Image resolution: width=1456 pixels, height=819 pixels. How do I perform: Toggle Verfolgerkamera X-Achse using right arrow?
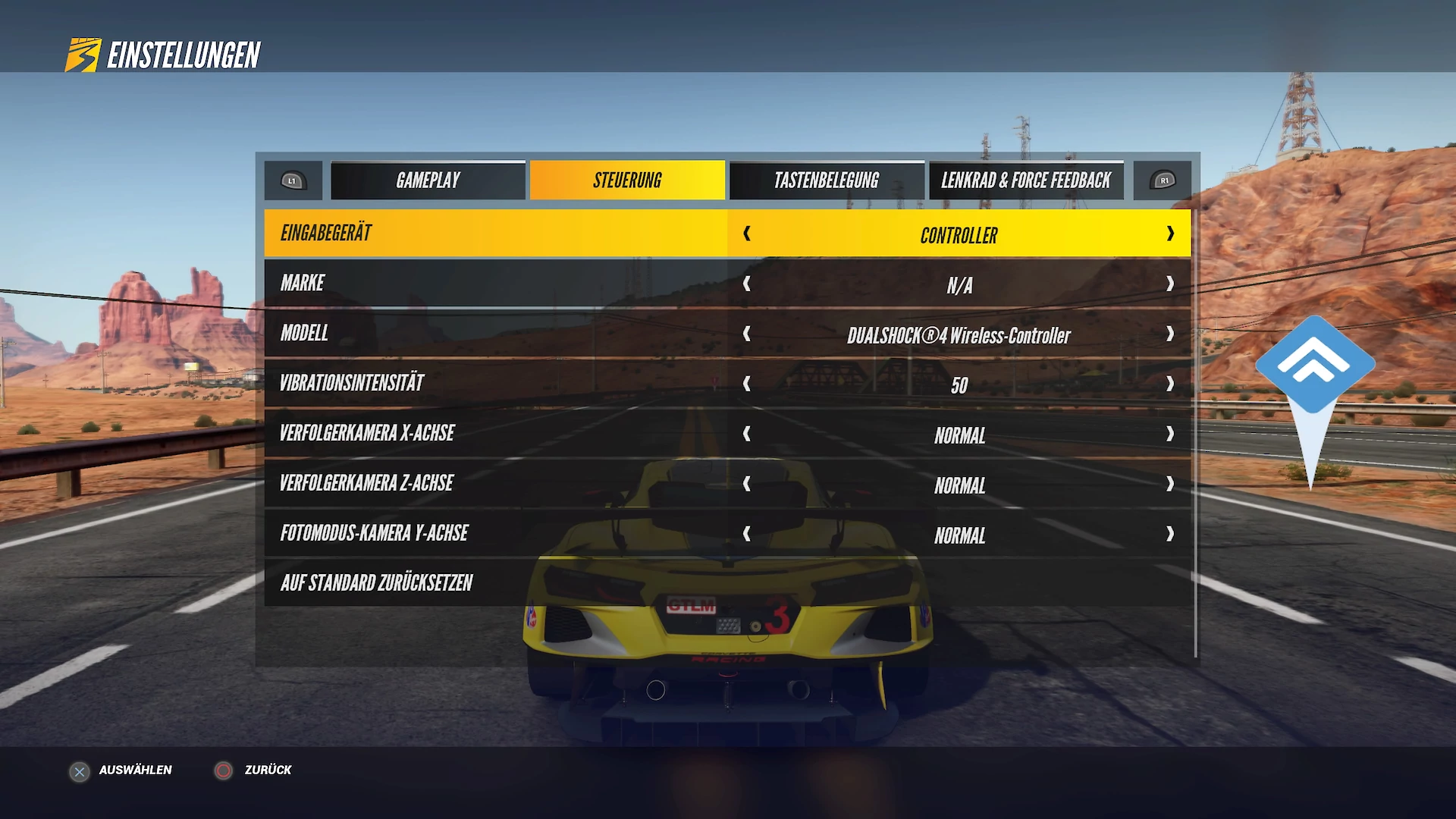point(1170,434)
